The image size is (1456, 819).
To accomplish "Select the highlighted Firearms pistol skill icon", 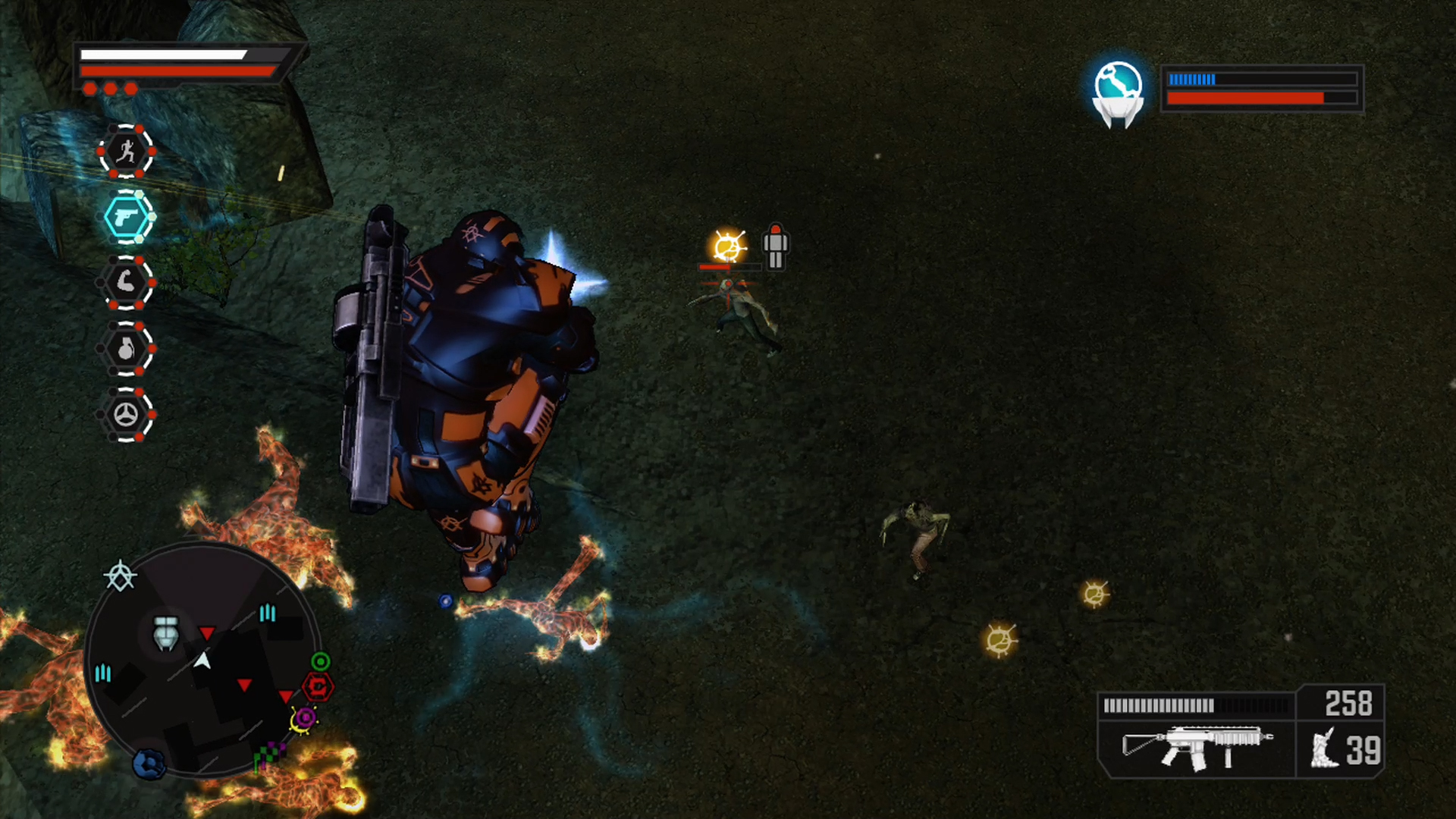I will tap(127, 218).
